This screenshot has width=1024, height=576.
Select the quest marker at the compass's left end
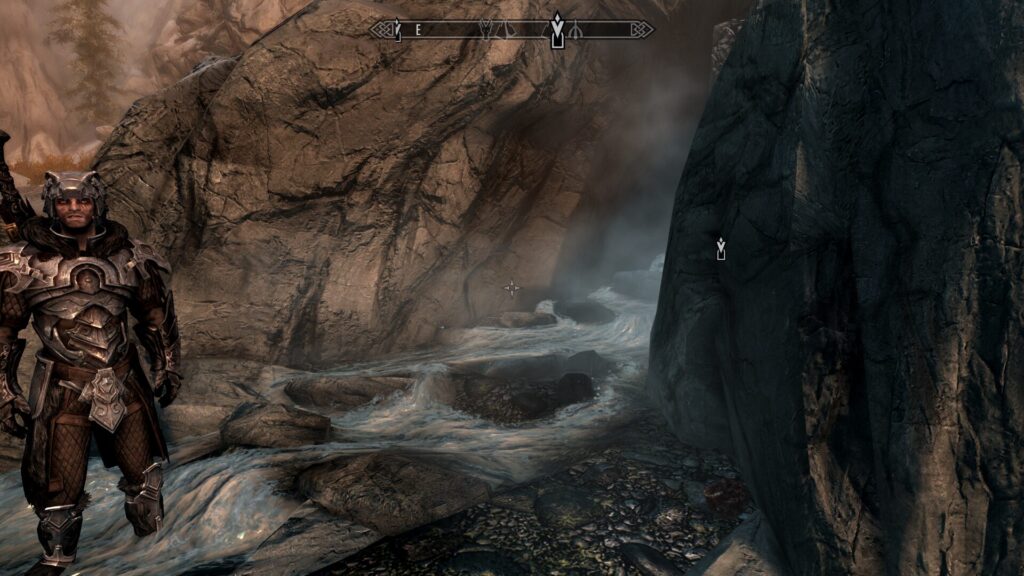pos(397,30)
